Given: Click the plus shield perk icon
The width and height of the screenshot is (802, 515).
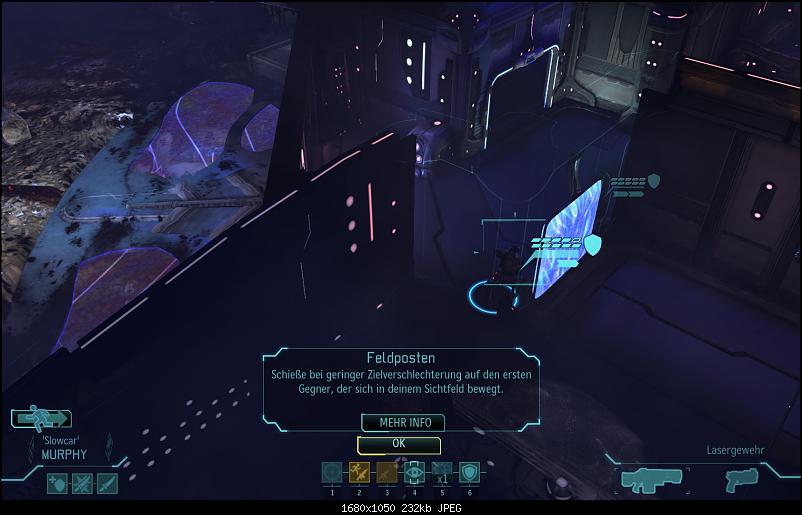Looking at the screenshot, I should (x=57, y=484).
